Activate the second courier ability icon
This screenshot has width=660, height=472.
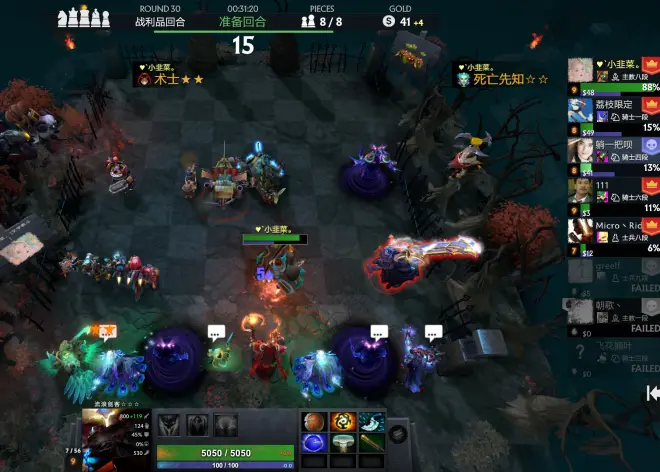[198, 425]
